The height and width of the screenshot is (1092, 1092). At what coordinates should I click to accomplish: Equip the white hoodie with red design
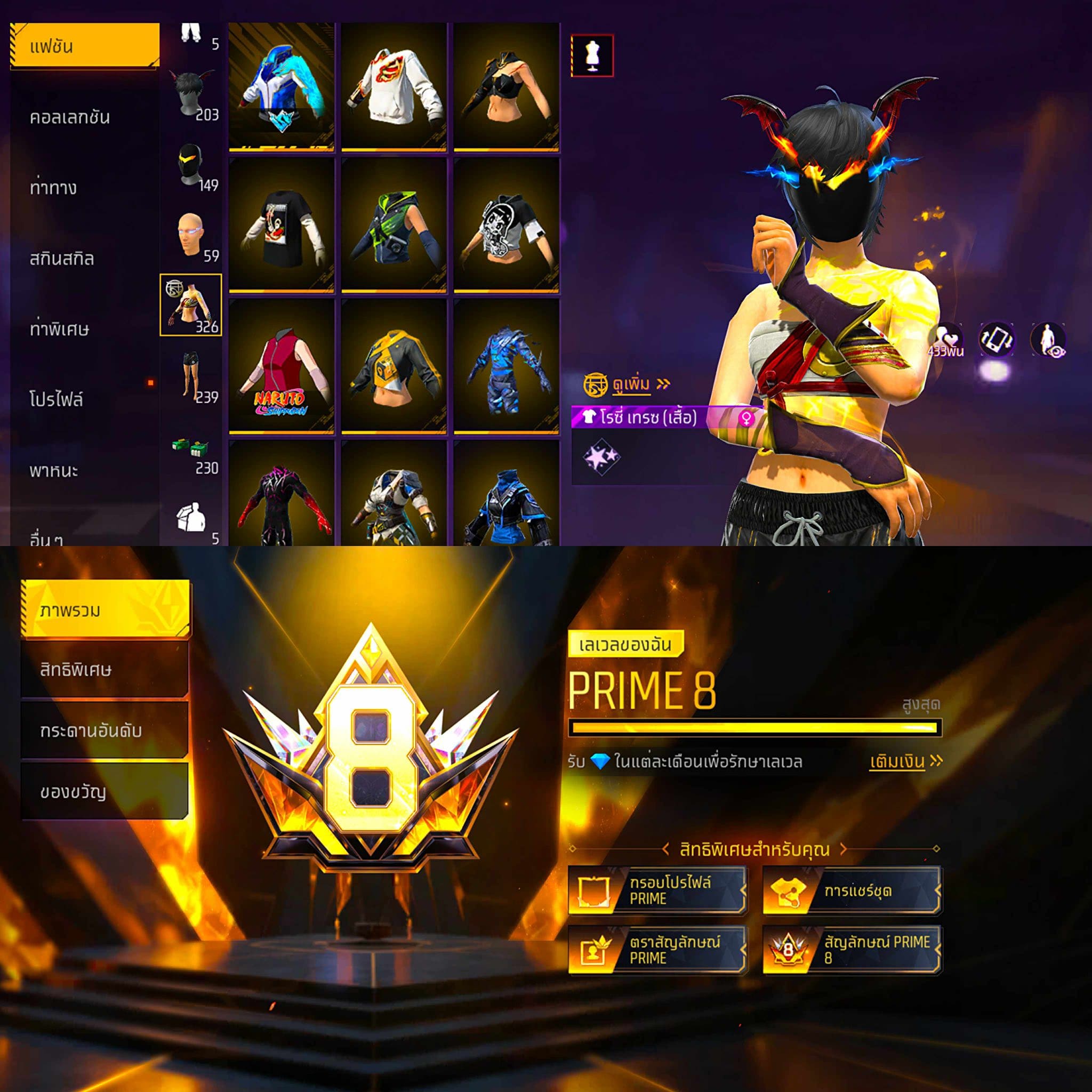[394, 86]
